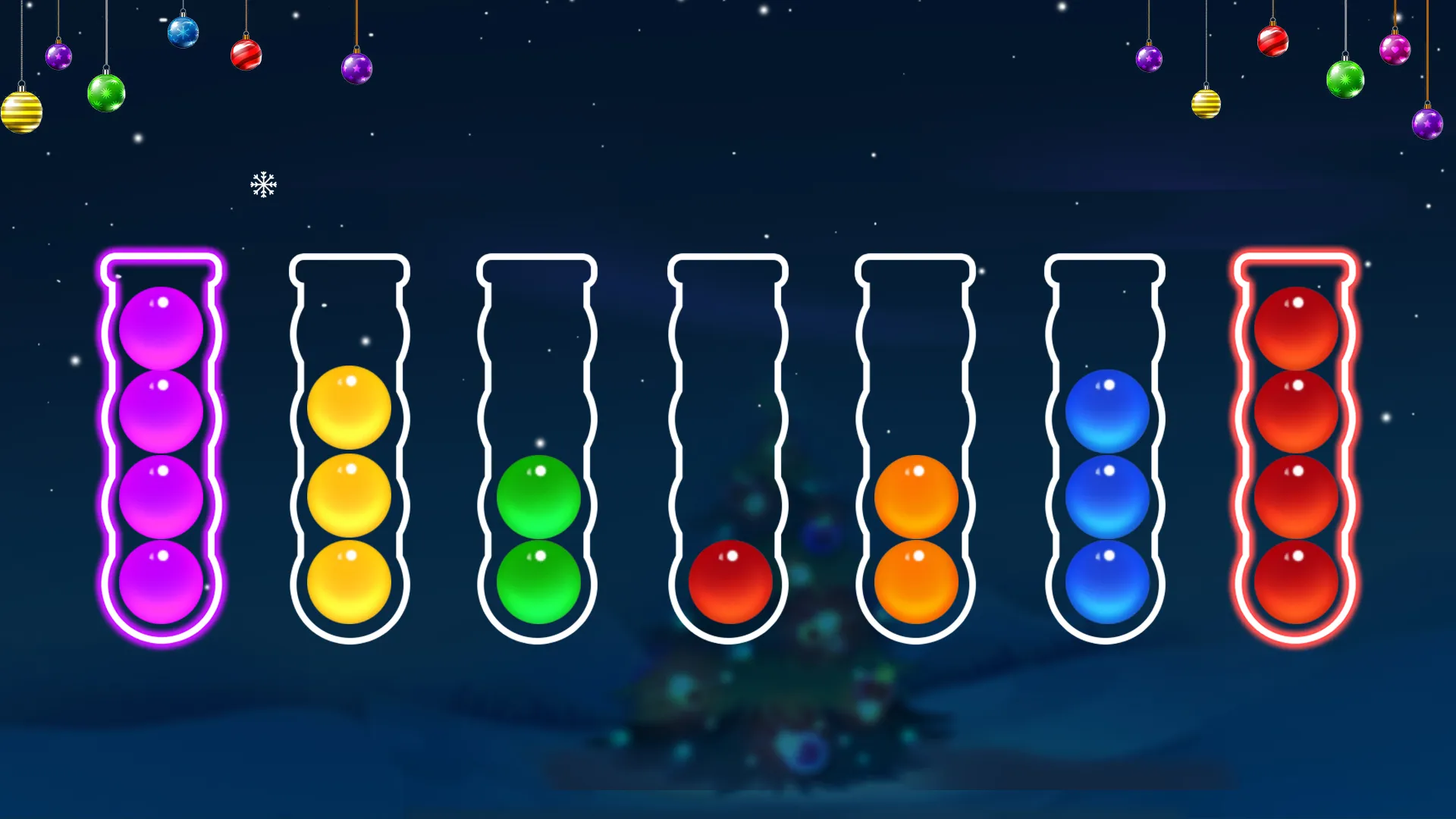Image resolution: width=1456 pixels, height=819 pixels.
Task: Select the completed purple ball tube
Action: click(x=161, y=449)
